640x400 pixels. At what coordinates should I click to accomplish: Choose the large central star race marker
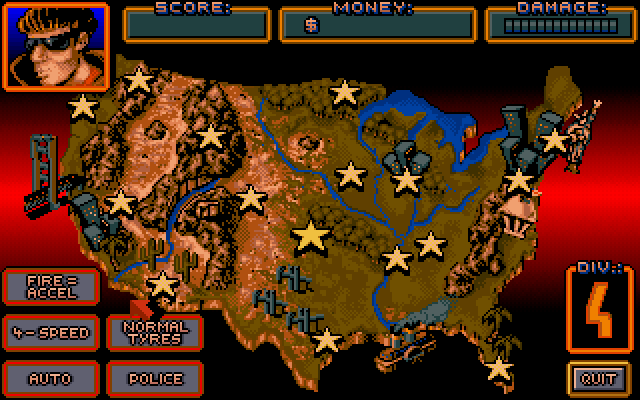[x=311, y=237]
